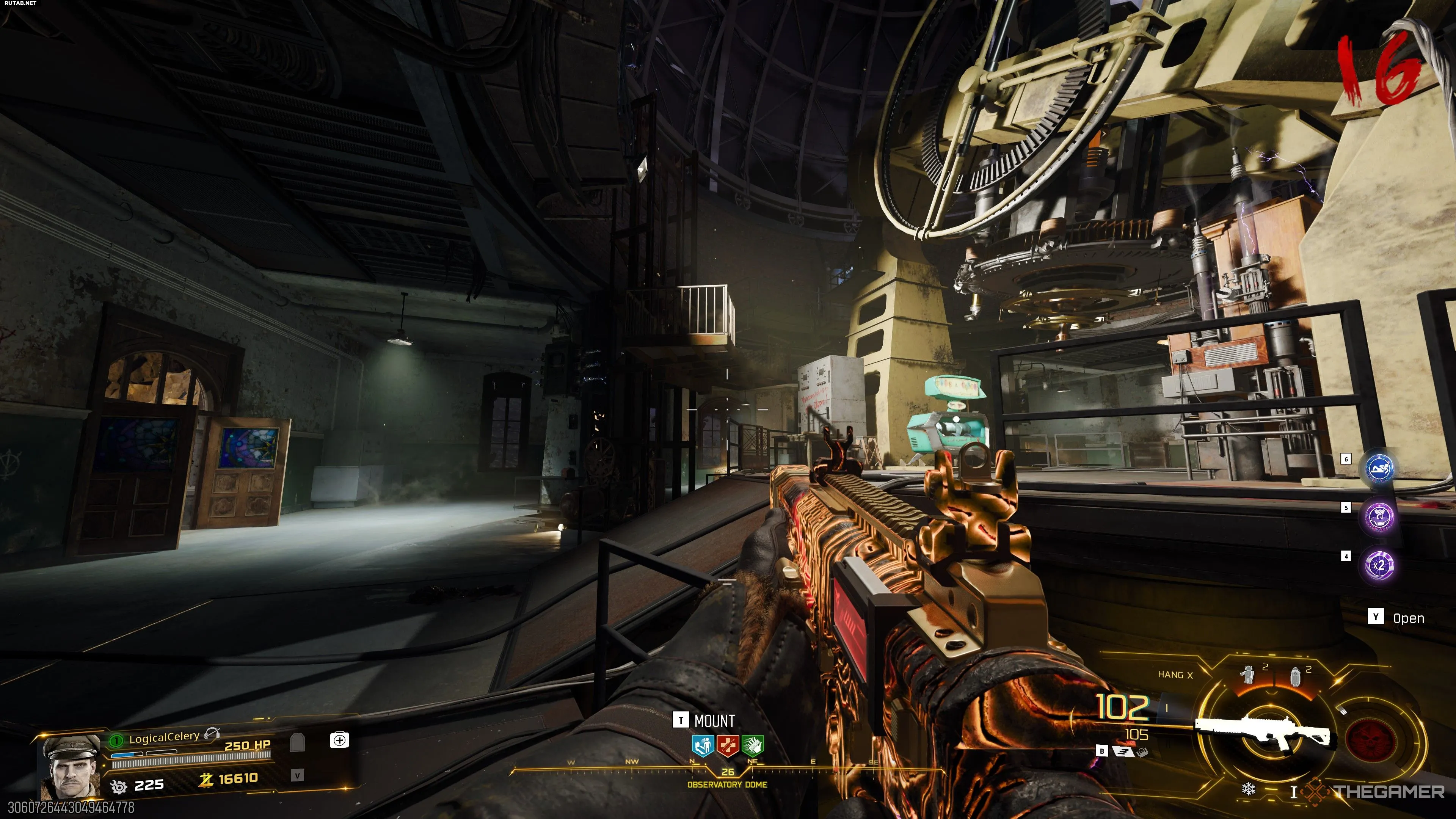Click the crossed-out headset icon

212,734
